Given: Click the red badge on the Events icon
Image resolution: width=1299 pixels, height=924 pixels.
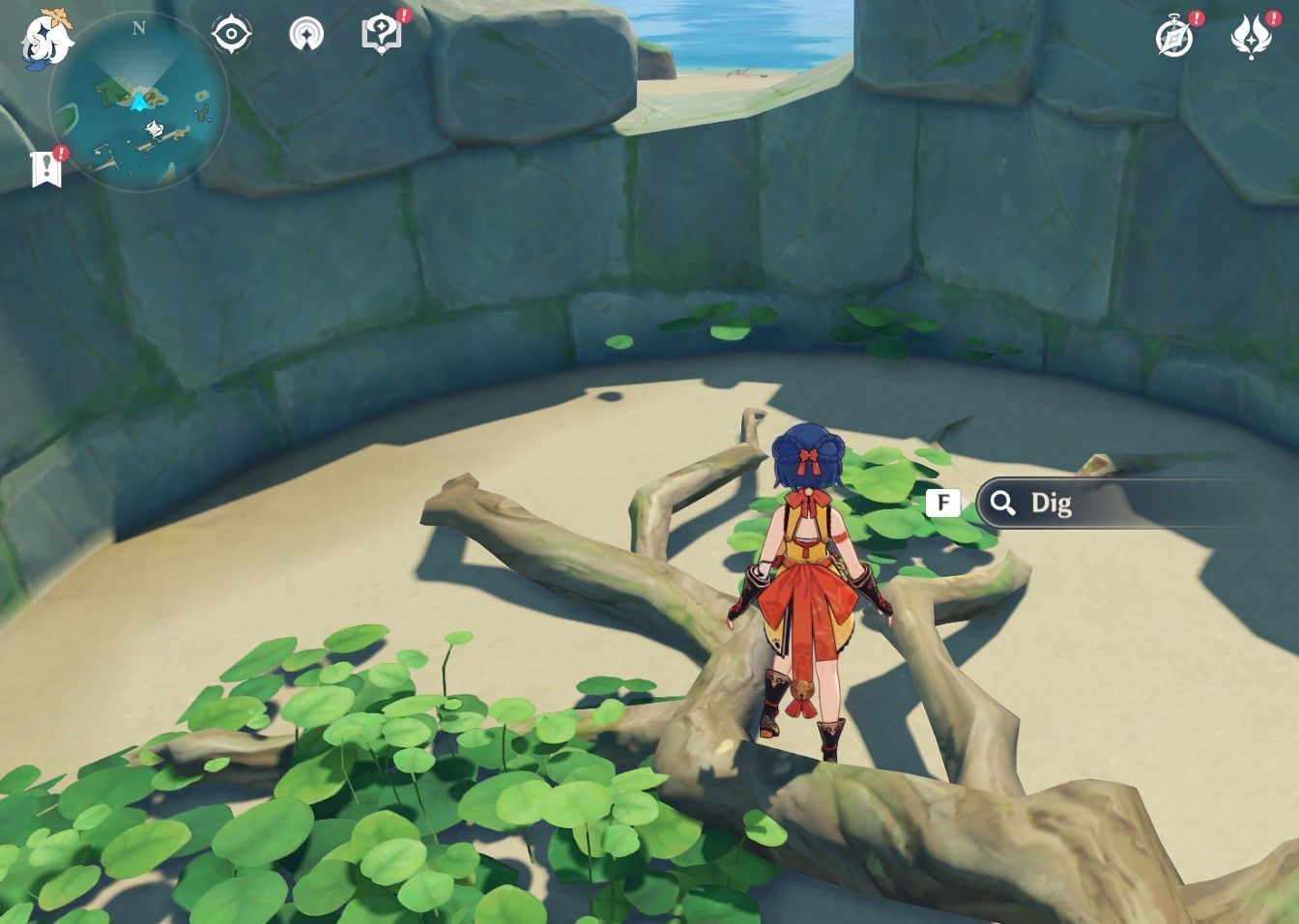Looking at the screenshot, I should [x=1195, y=16].
